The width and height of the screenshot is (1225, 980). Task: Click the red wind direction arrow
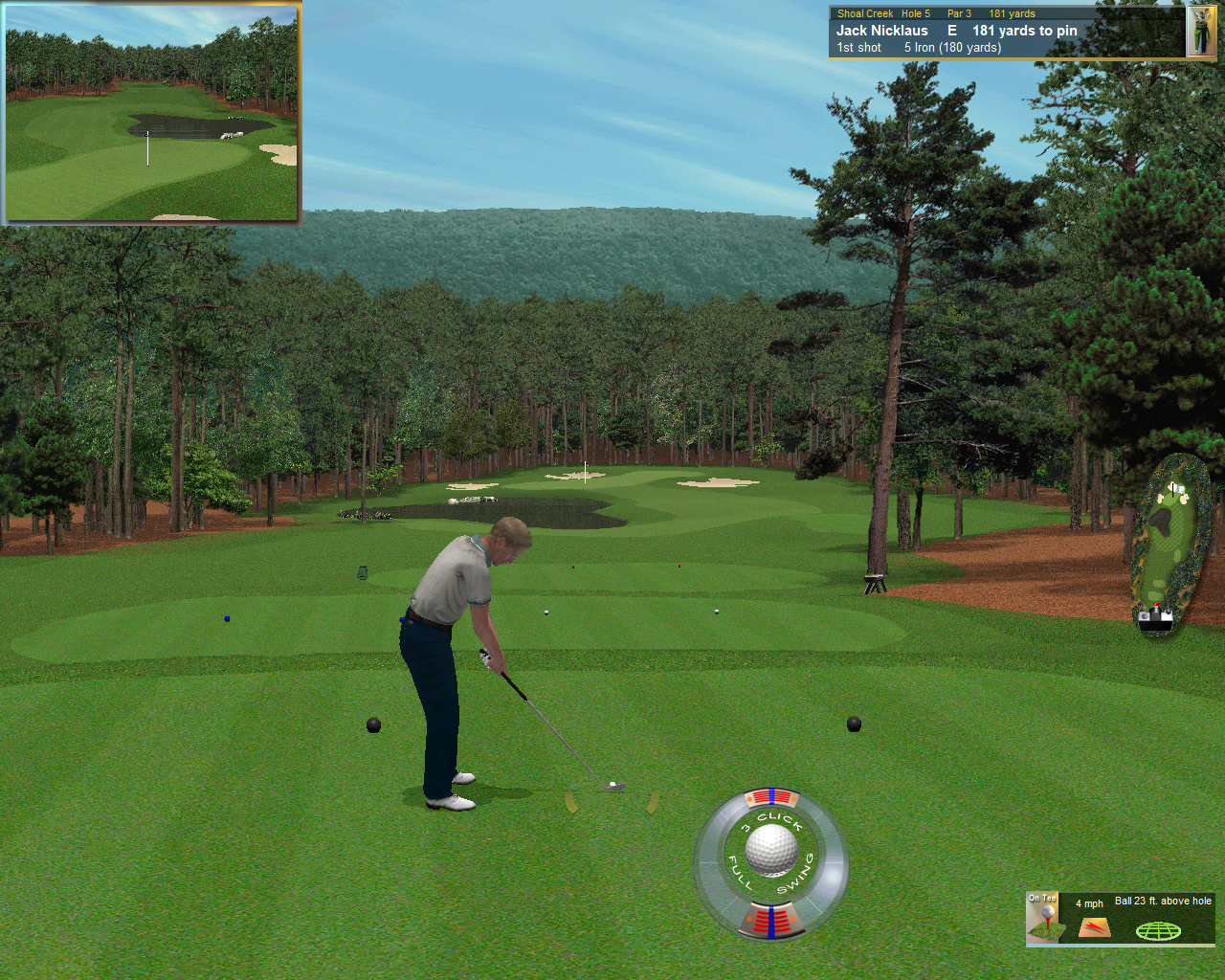pyautogui.click(x=1094, y=927)
